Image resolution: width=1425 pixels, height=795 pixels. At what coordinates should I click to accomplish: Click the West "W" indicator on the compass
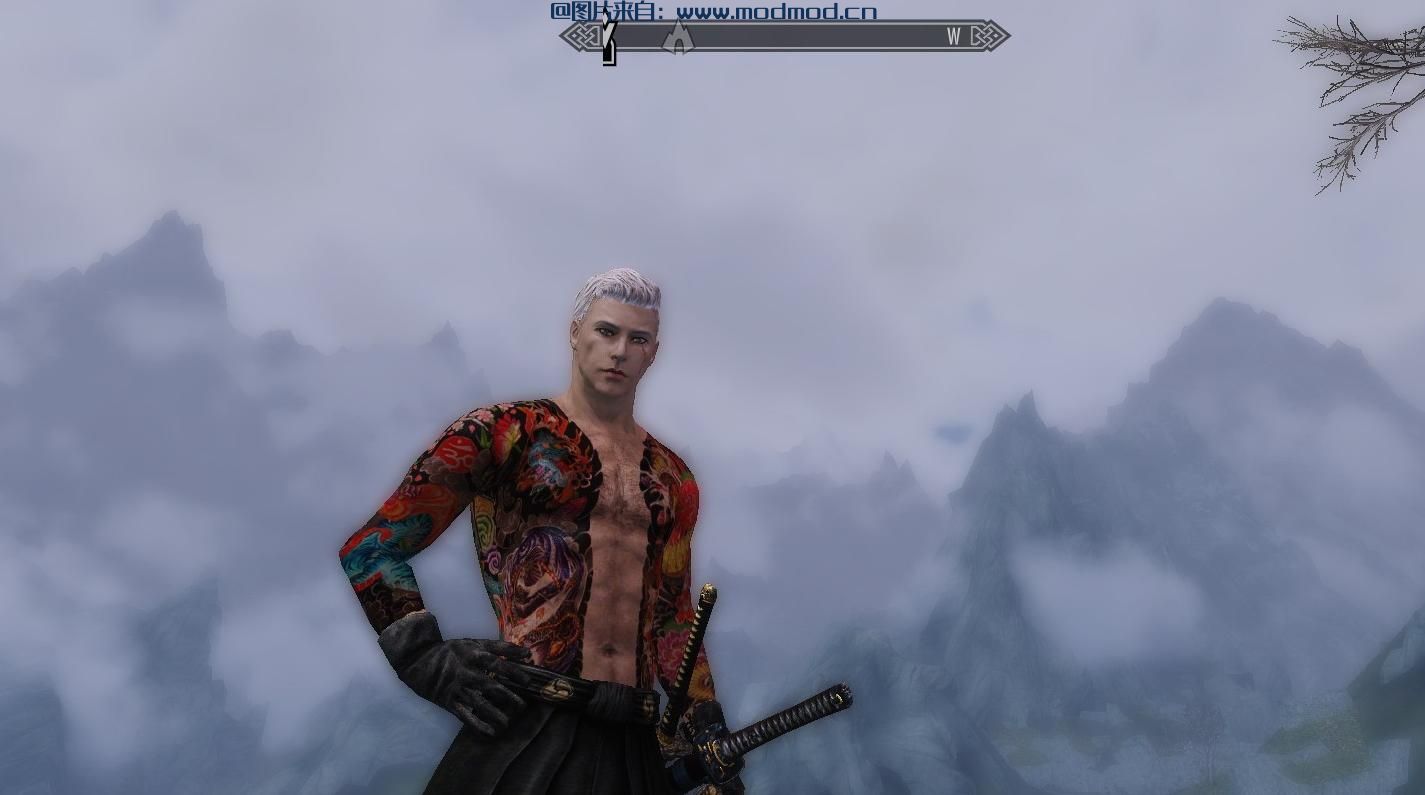953,37
